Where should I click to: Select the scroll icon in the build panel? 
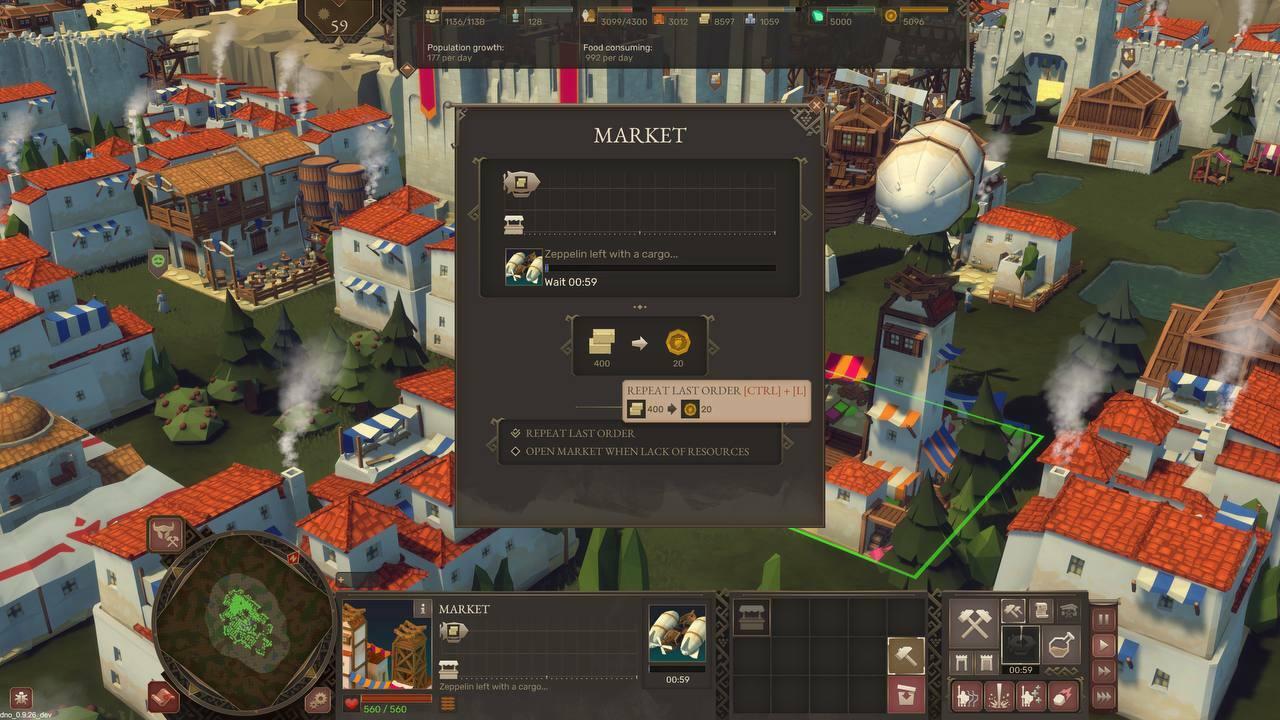point(1041,610)
